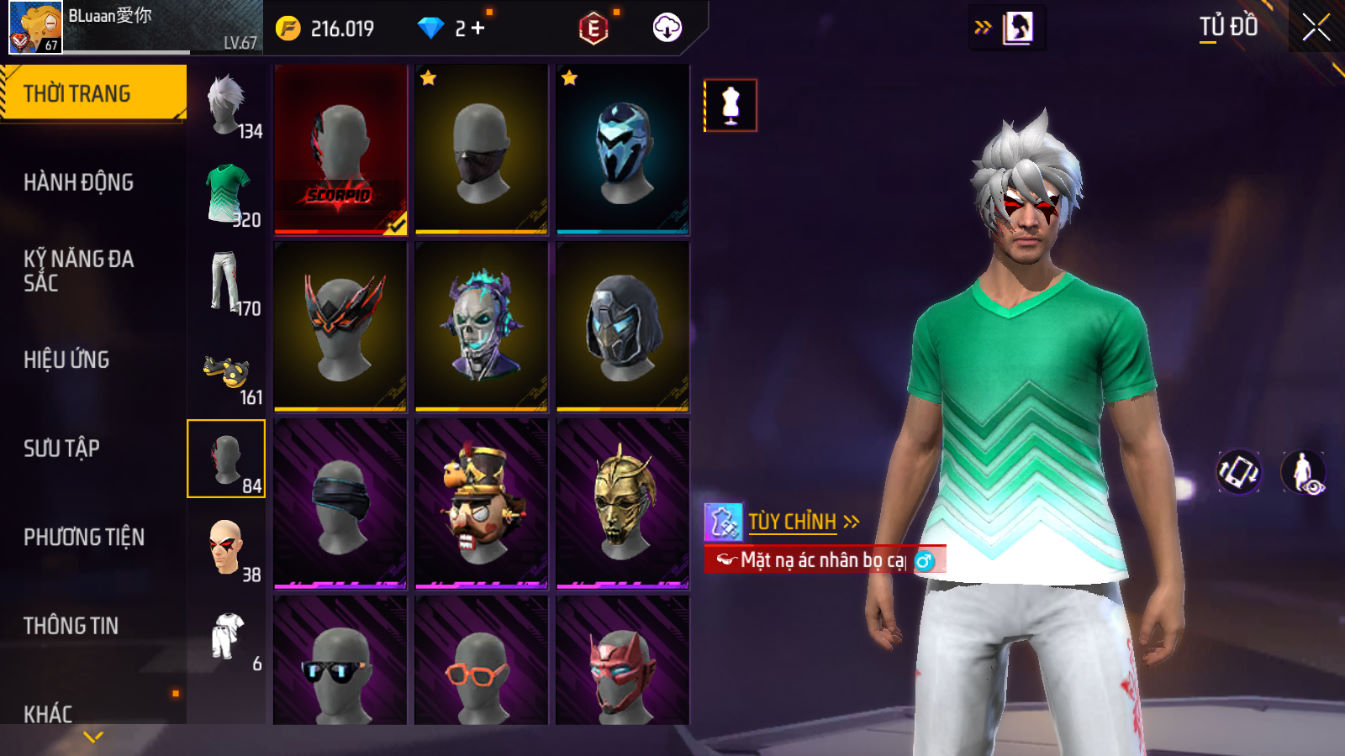Select the black face mask item

(x=482, y=150)
